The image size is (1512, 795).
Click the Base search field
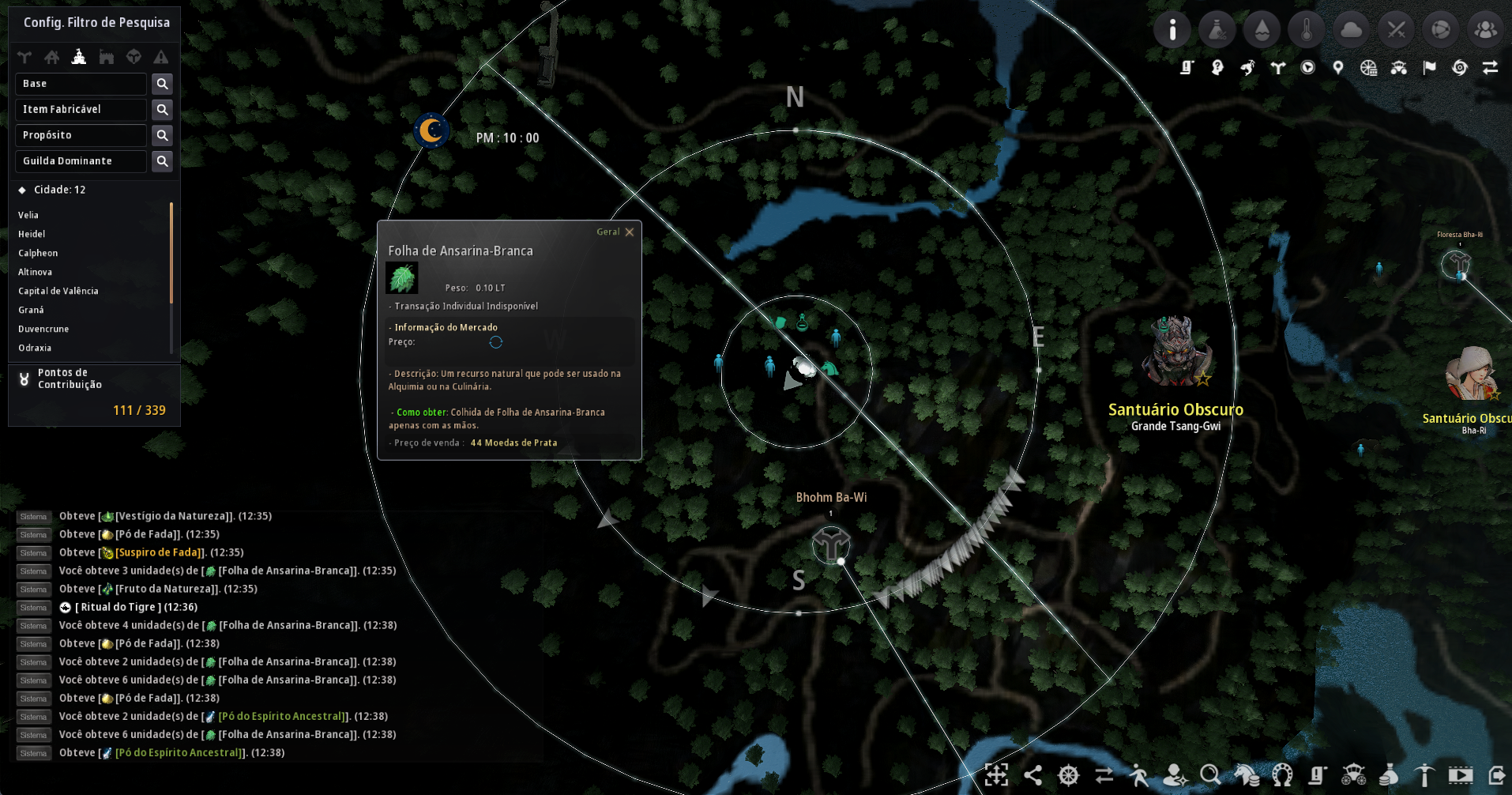(x=81, y=84)
